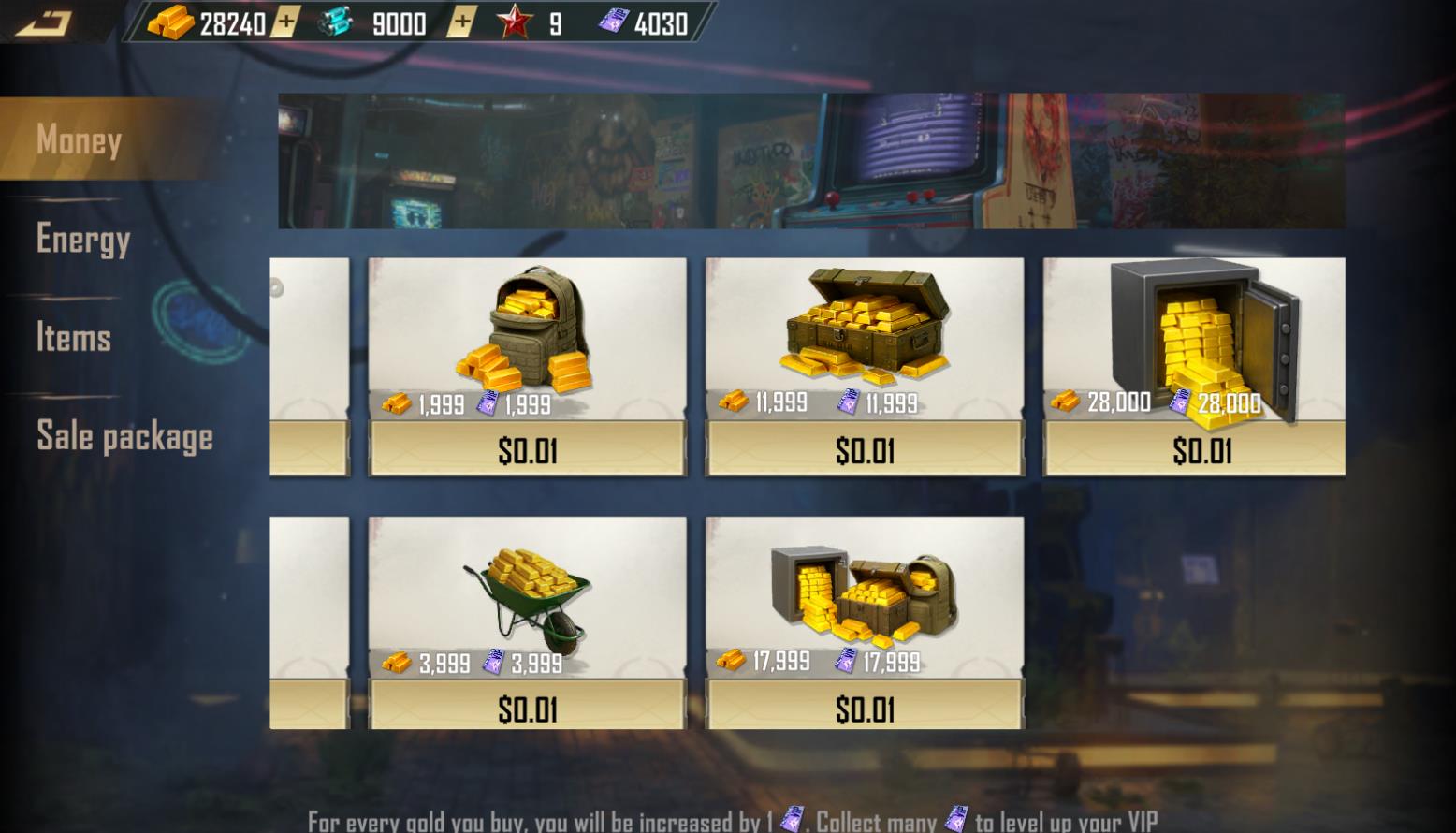Click the gold-filled backpack product image
The image size is (1456, 833).
529,332
